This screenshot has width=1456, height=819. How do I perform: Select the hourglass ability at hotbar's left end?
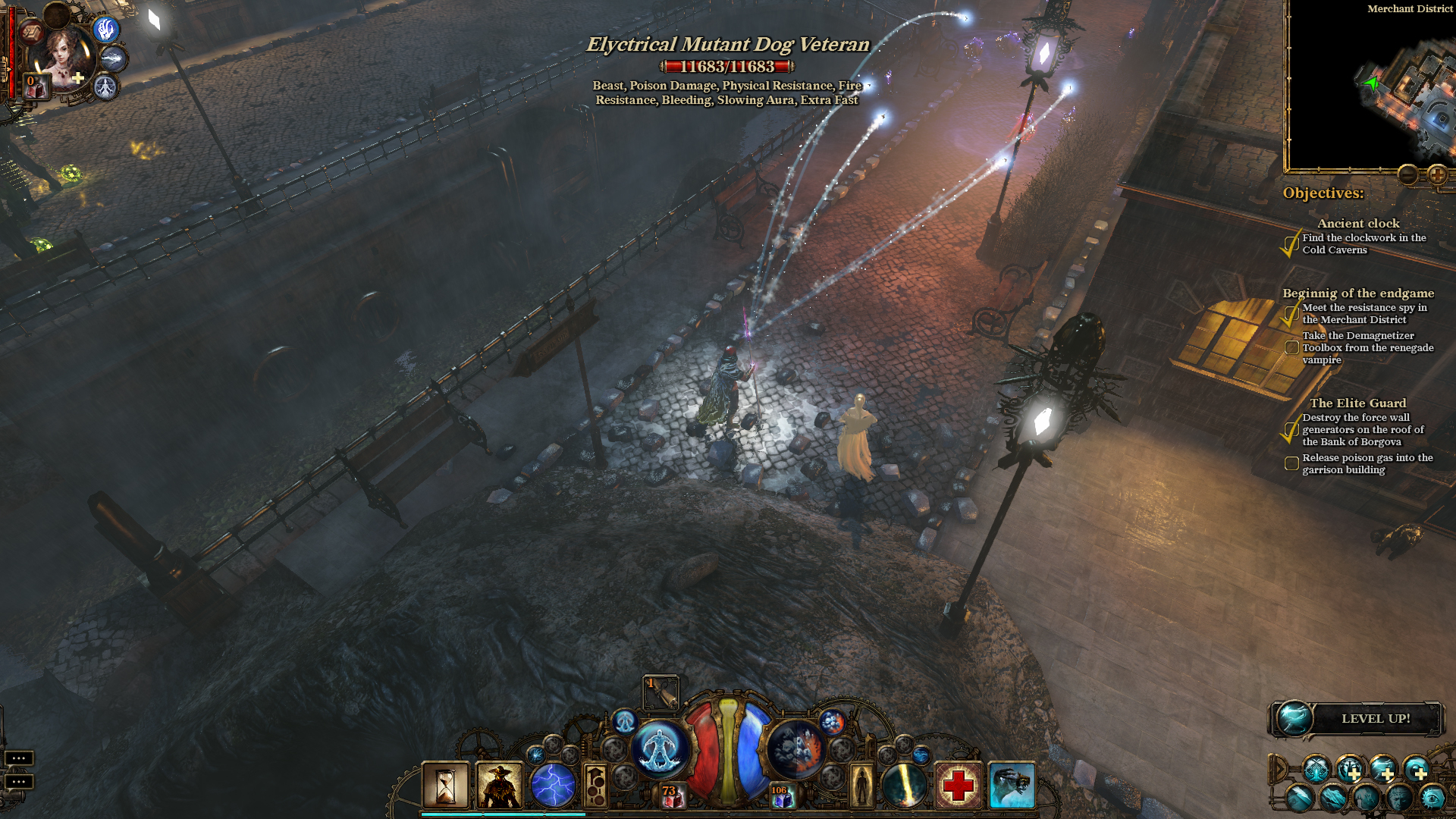(x=447, y=784)
